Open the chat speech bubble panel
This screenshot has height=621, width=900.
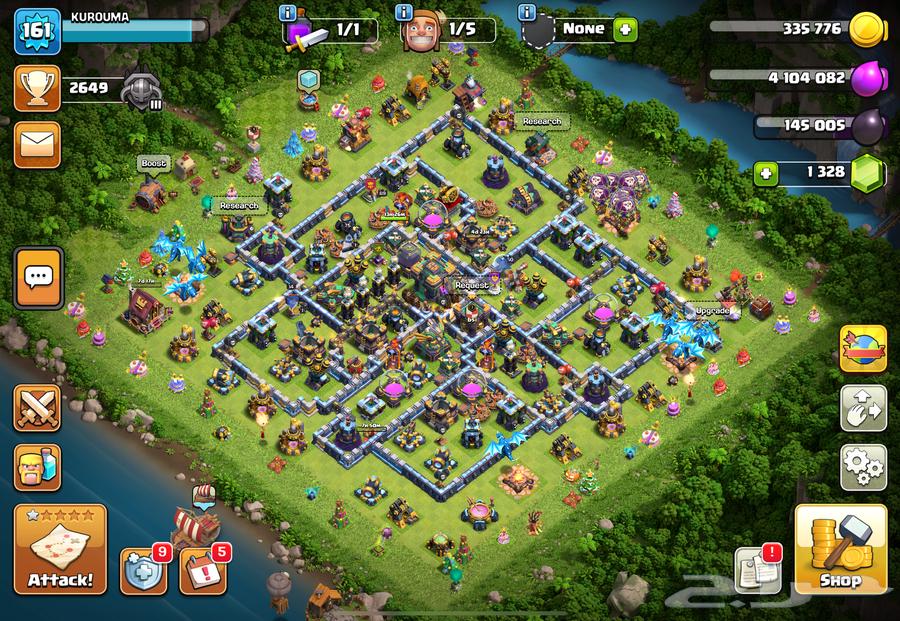click(x=38, y=277)
